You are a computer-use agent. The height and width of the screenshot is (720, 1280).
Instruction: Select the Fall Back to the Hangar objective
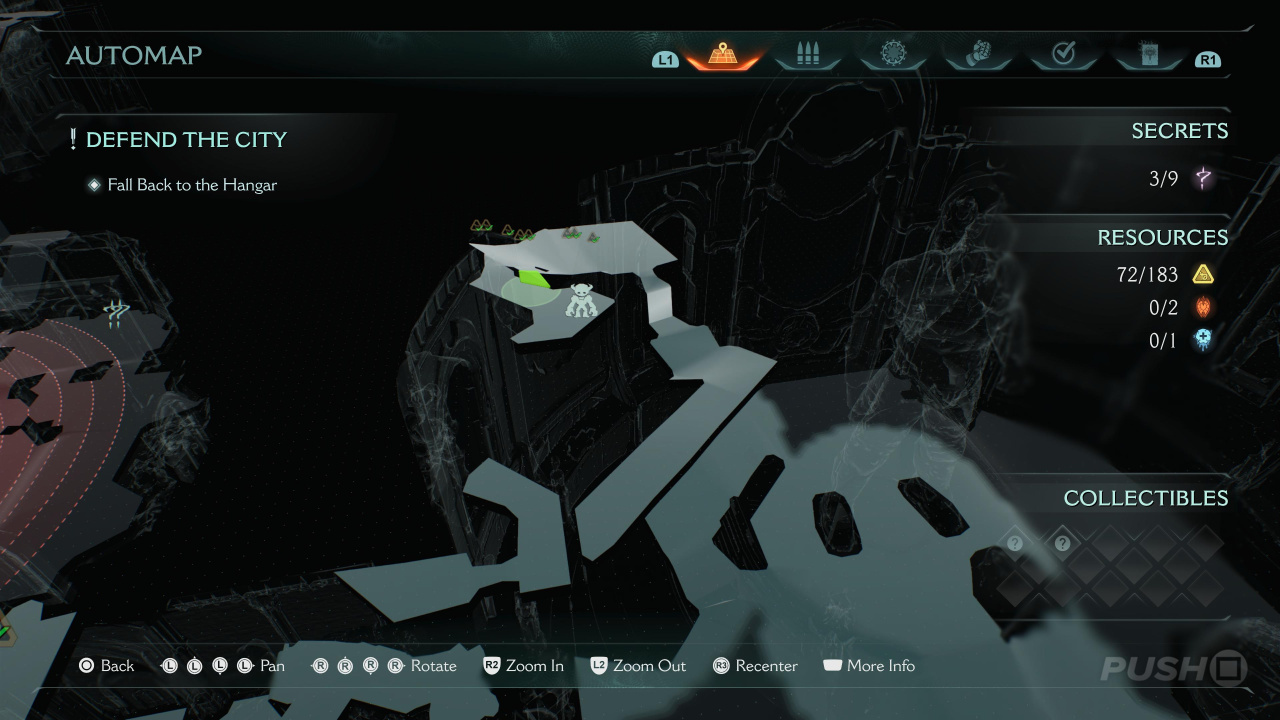coord(192,185)
